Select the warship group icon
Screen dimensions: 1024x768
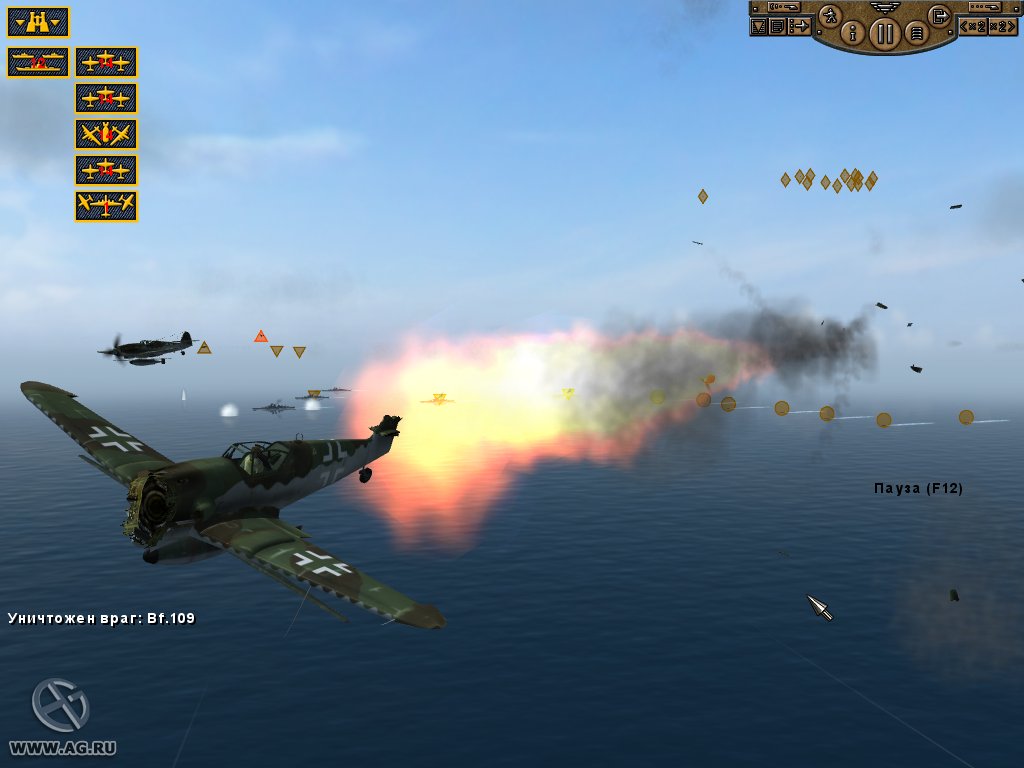coord(38,62)
